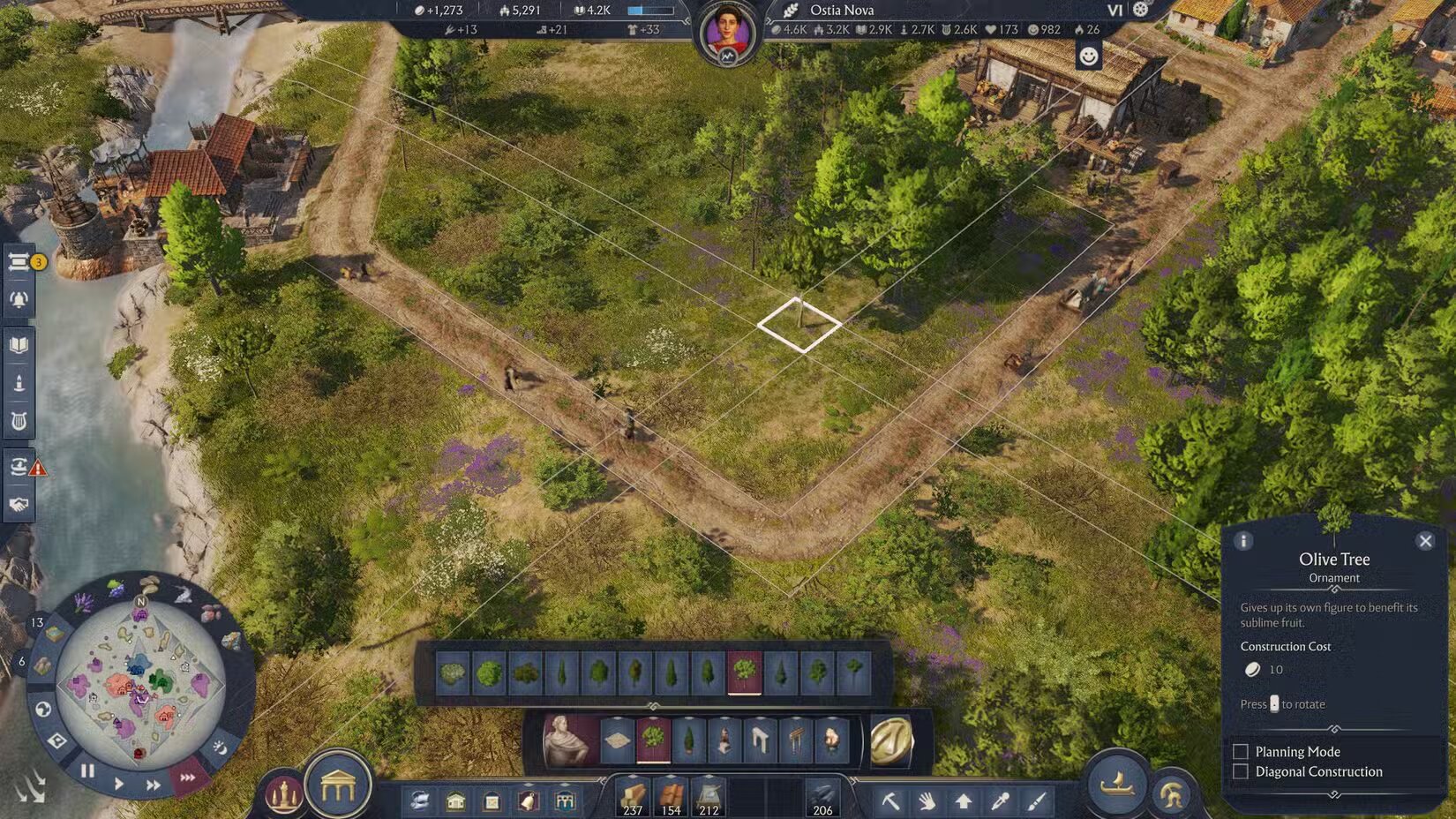
Task: Select the copy pipette tool
Action: [x=999, y=802]
